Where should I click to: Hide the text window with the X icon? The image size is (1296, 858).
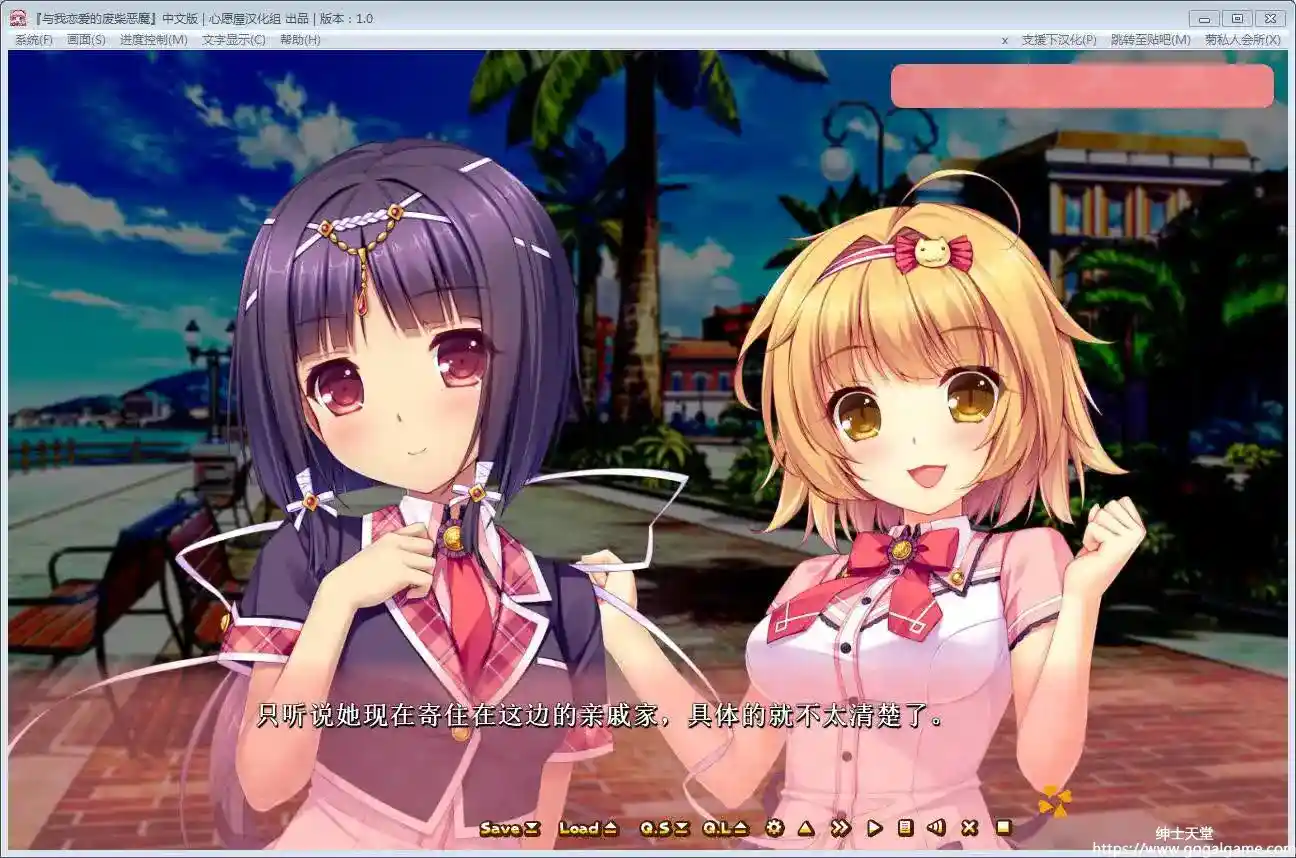[x=969, y=828]
